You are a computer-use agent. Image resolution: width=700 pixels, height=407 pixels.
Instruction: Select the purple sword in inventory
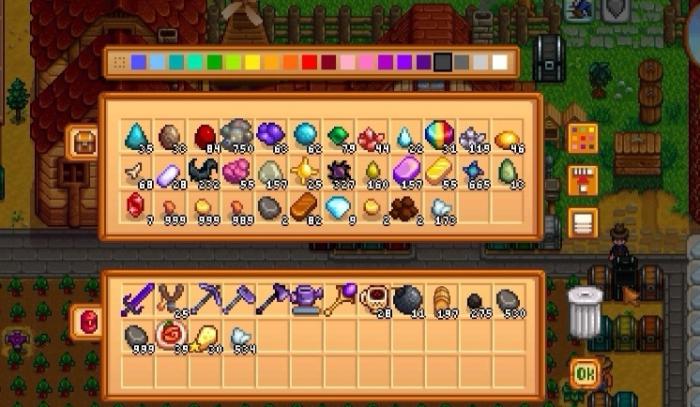tap(135, 298)
